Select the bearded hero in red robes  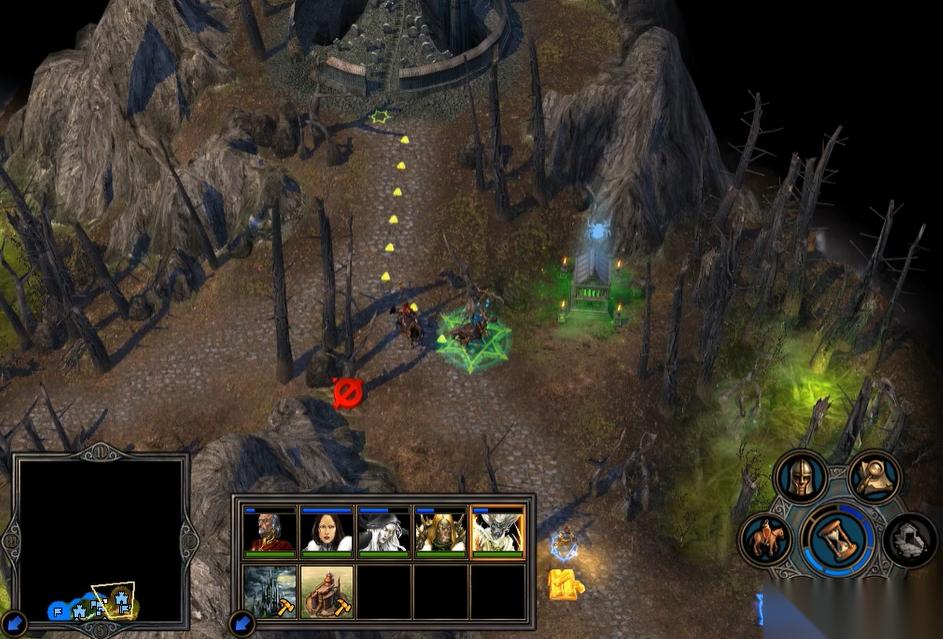[270, 530]
